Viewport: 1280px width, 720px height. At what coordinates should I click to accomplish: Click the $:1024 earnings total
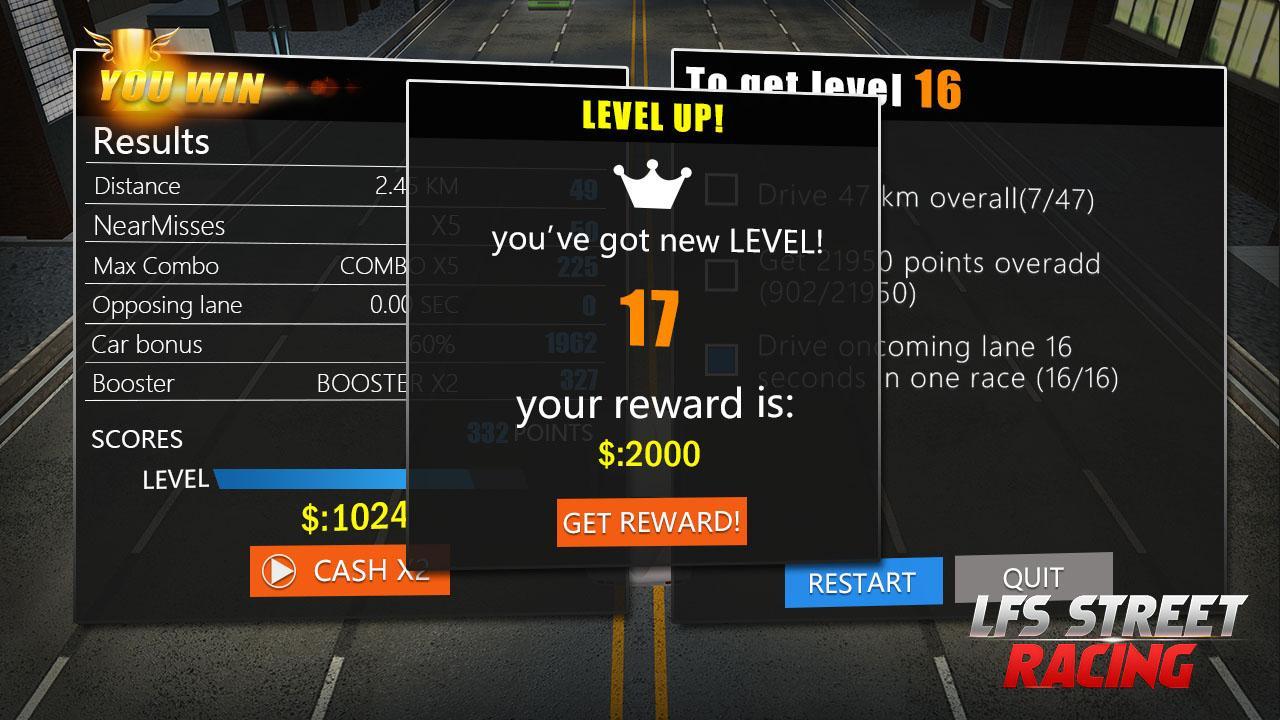tap(355, 516)
